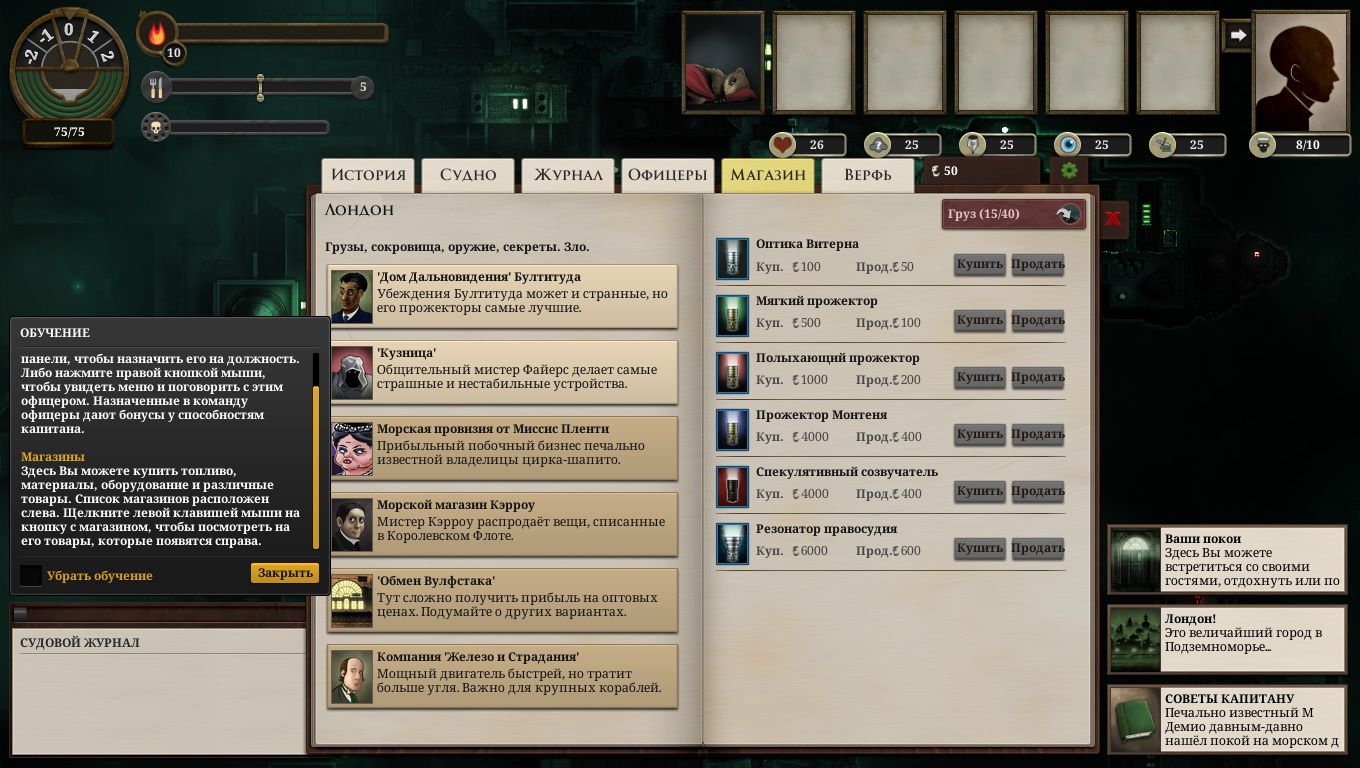Select the Советы капитану card
This screenshot has height=768, width=1360.
tap(1227, 719)
